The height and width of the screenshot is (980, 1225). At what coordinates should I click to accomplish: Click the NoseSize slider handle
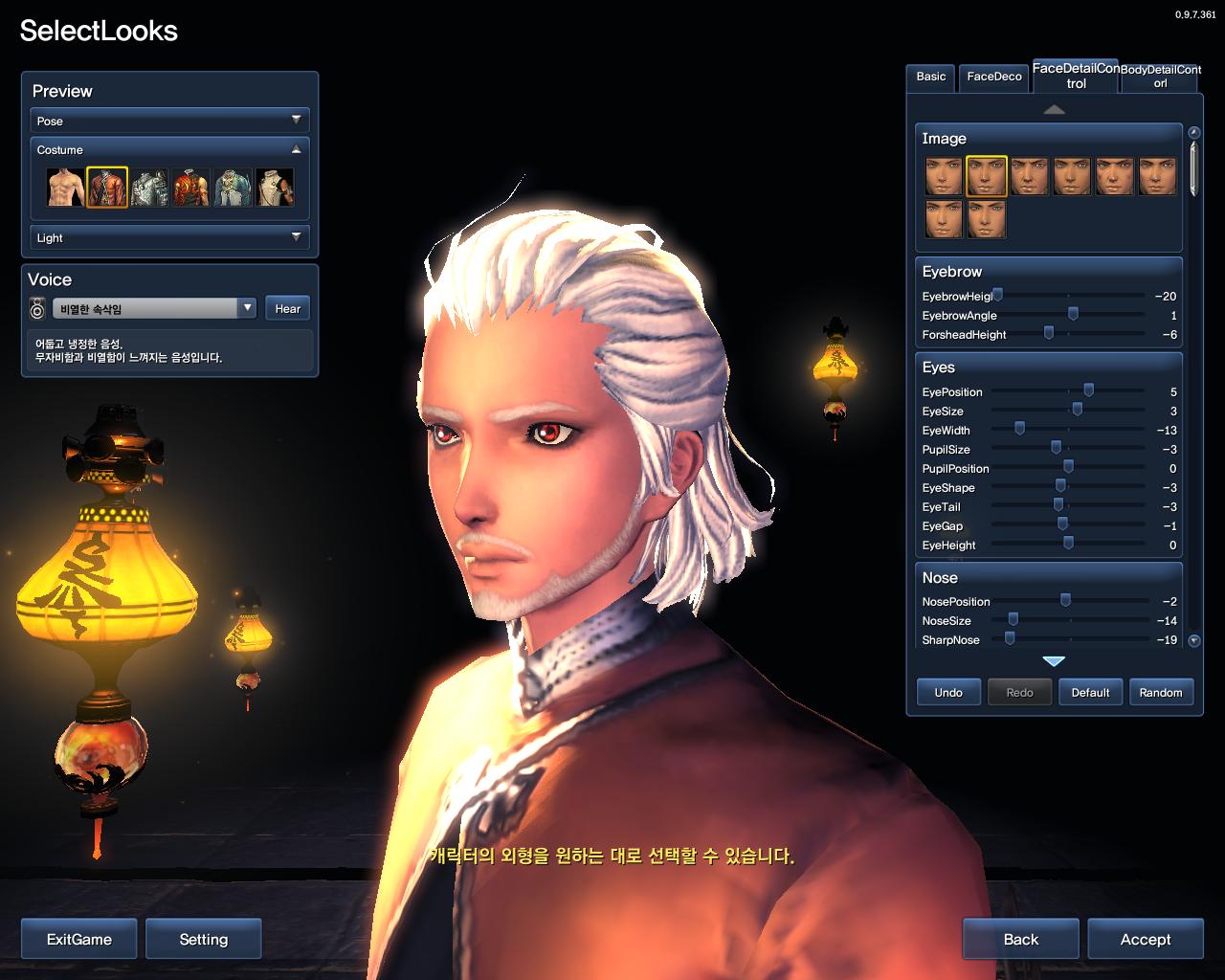click(1013, 619)
